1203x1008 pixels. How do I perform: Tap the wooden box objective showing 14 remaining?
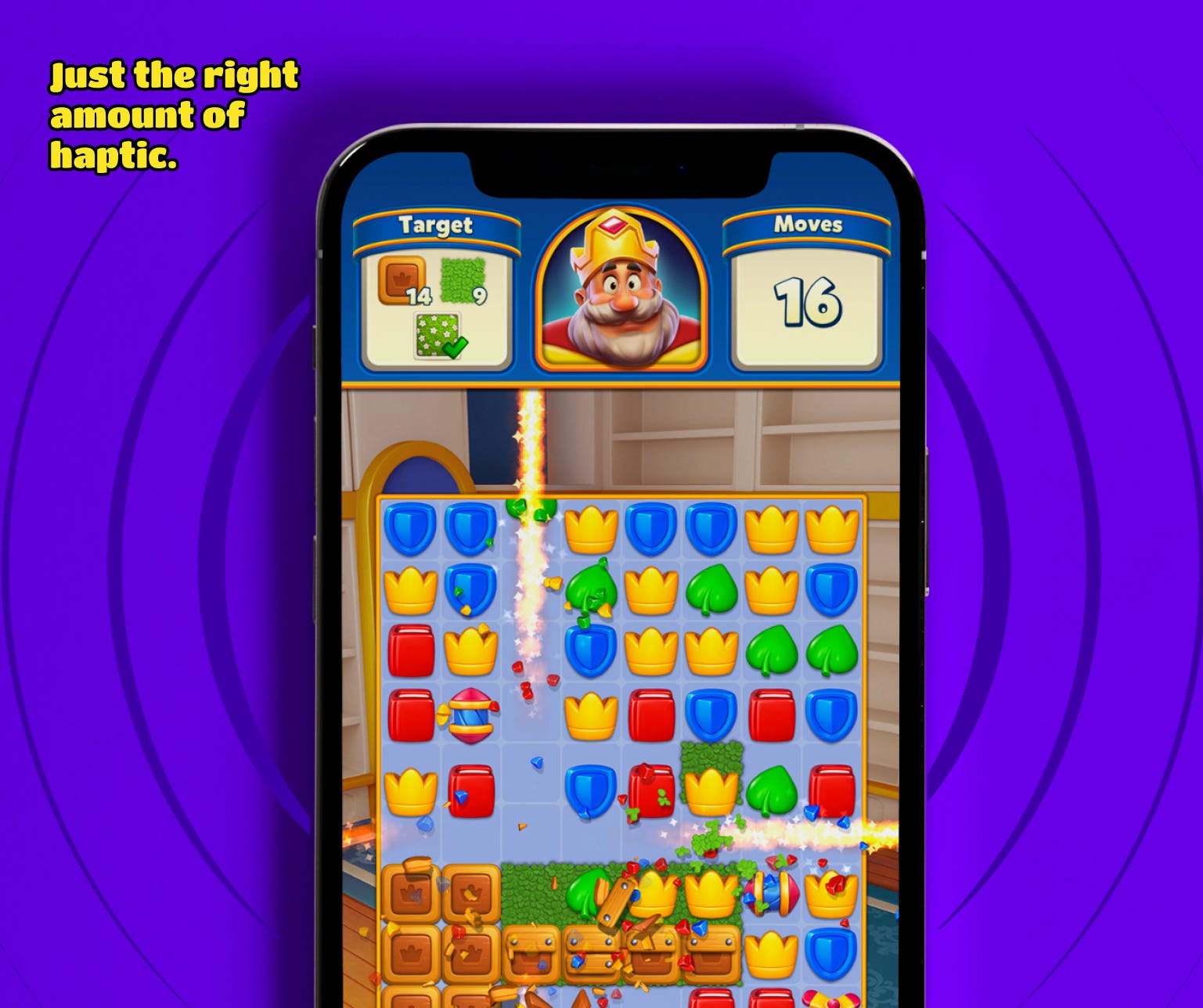[x=401, y=283]
